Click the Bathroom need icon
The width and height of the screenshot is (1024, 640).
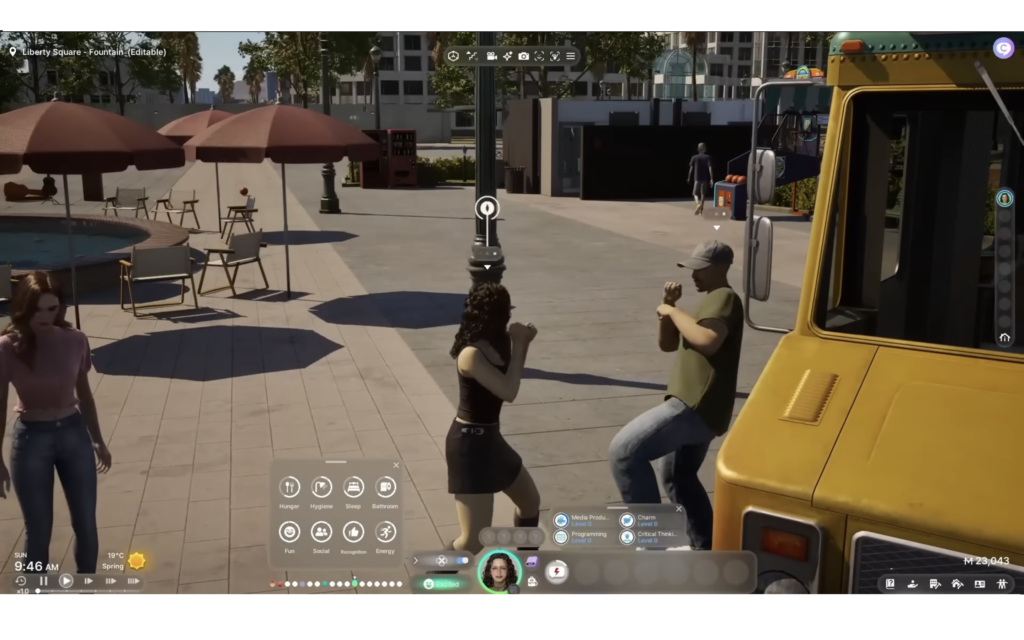[385, 487]
